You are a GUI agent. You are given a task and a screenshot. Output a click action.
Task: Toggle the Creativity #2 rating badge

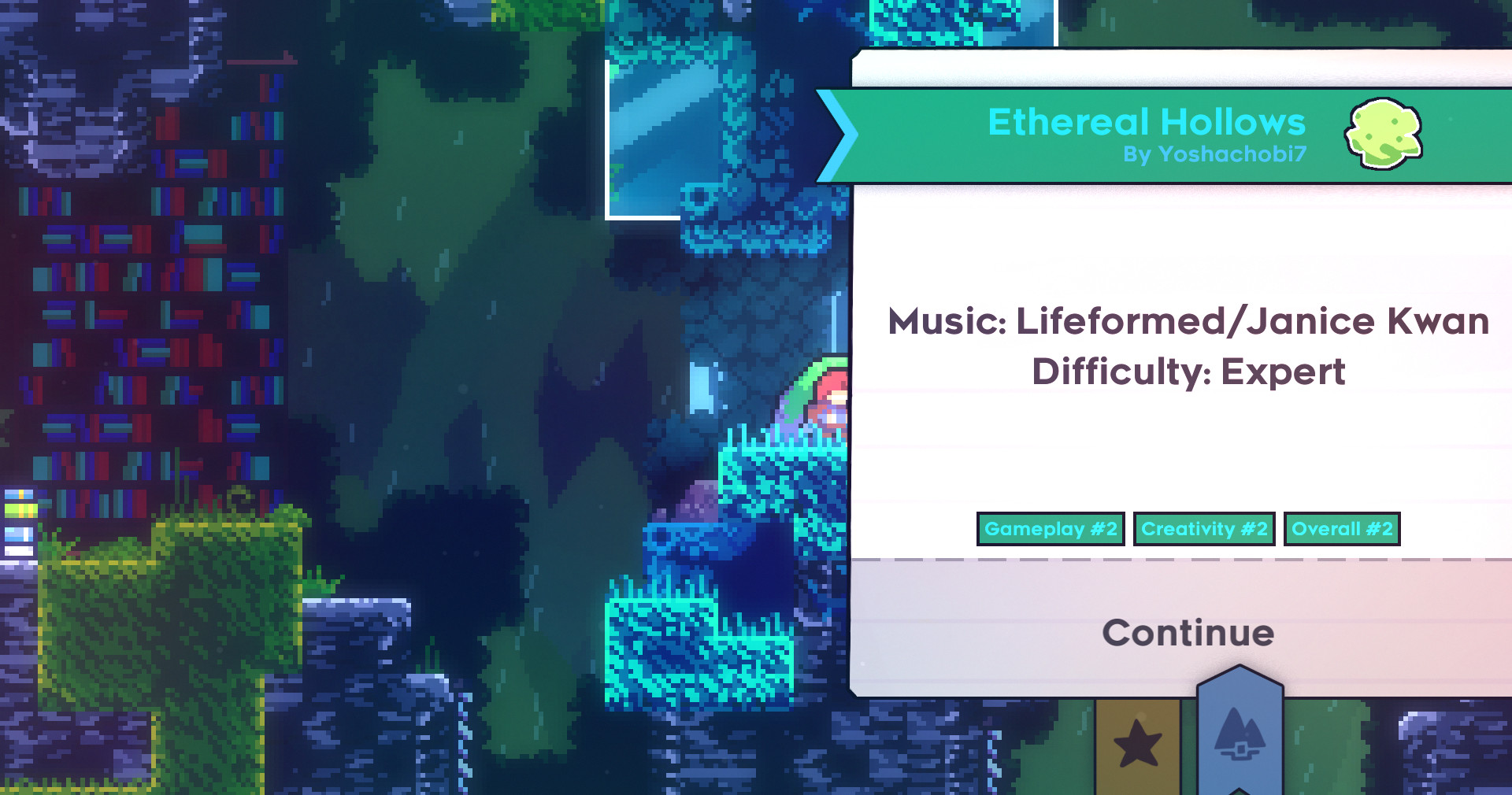click(1204, 530)
